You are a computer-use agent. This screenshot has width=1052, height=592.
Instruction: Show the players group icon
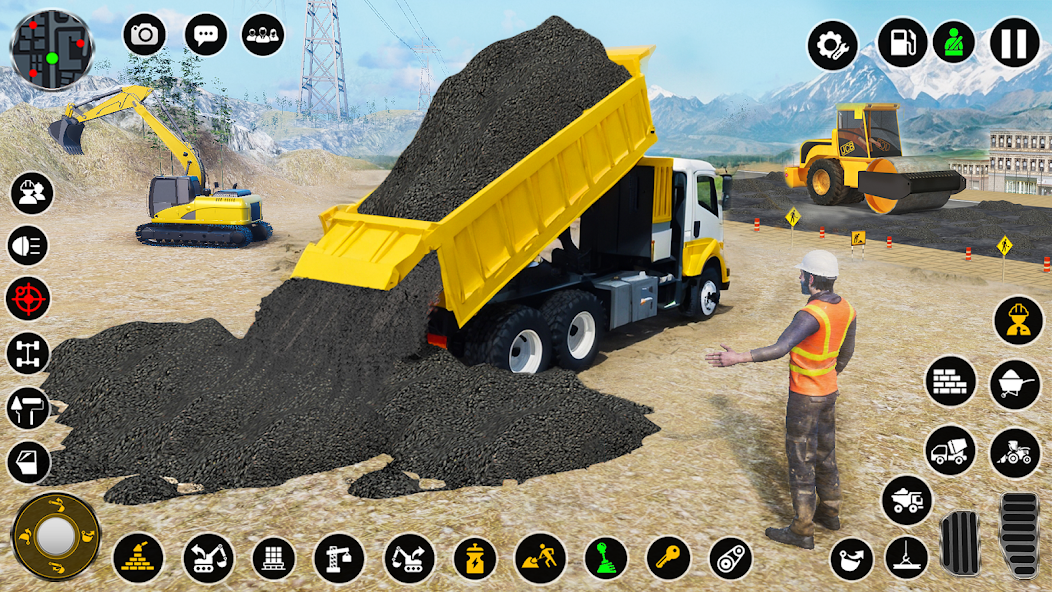pos(263,35)
